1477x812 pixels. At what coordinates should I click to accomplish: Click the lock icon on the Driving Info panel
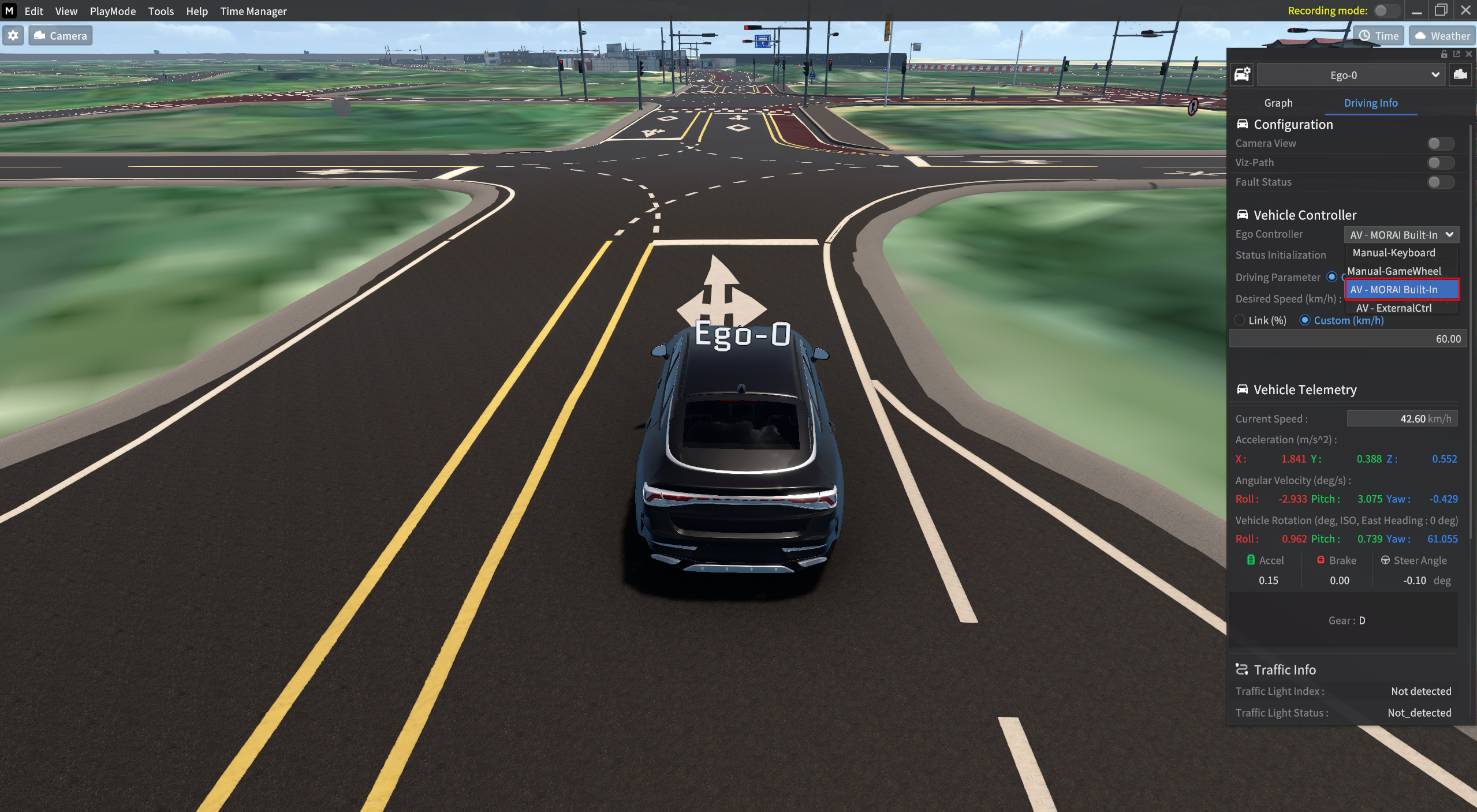tap(1444, 54)
